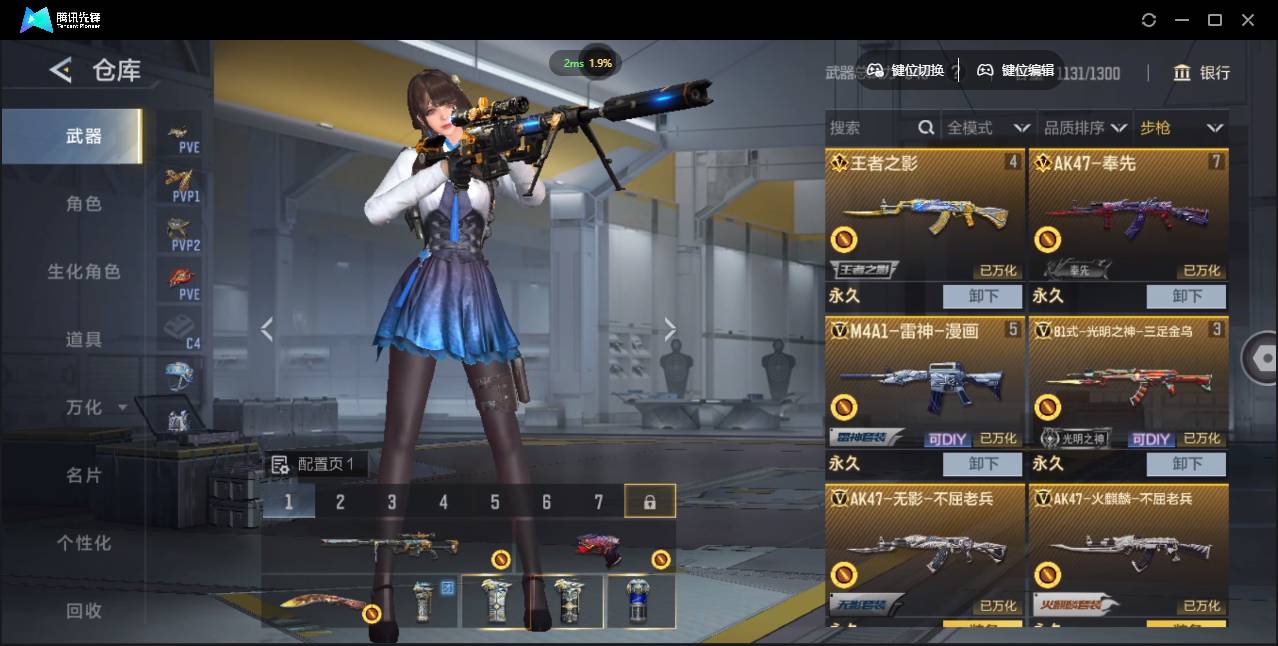Rotate character view with the right arrow
This screenshot has width=1278, height=646.
click(x=670, y=329)
